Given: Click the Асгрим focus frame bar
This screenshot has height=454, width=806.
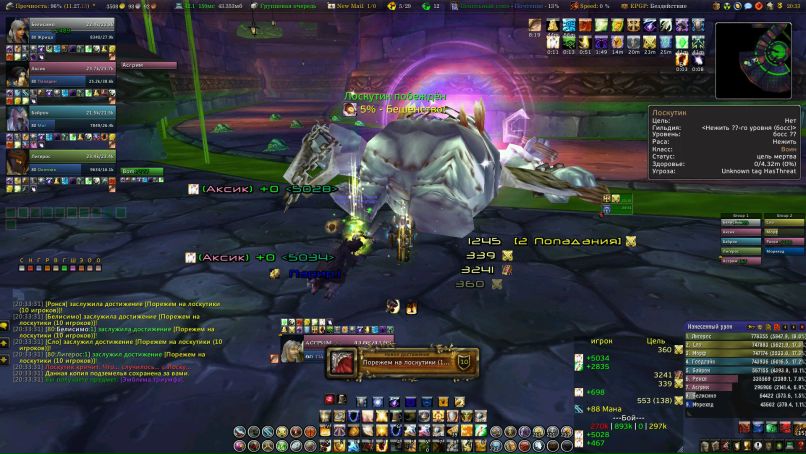Looking at the screenshot, I should click(148, 64).
